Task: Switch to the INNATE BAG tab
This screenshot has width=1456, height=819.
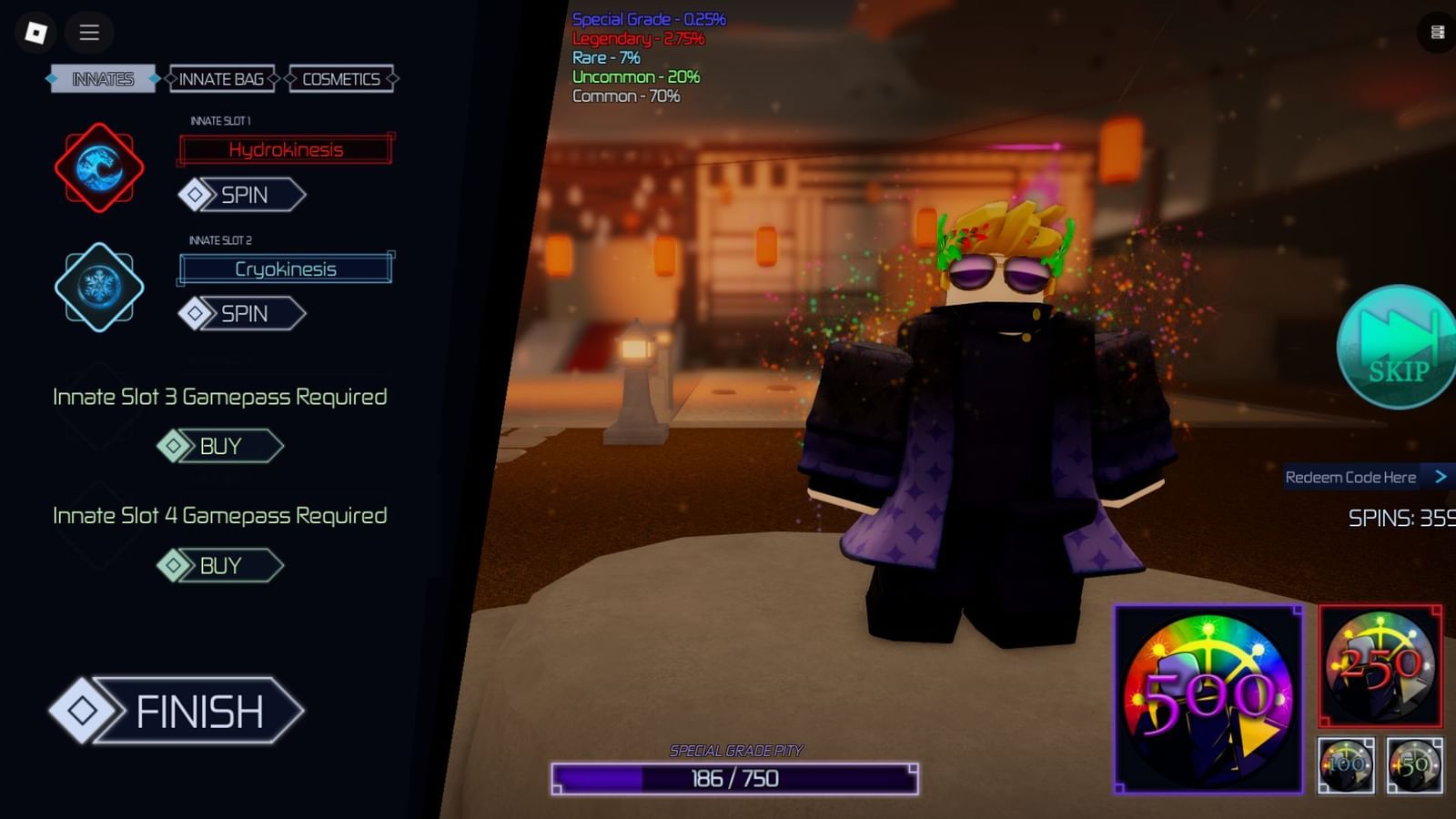Action: tap(222, 79)
